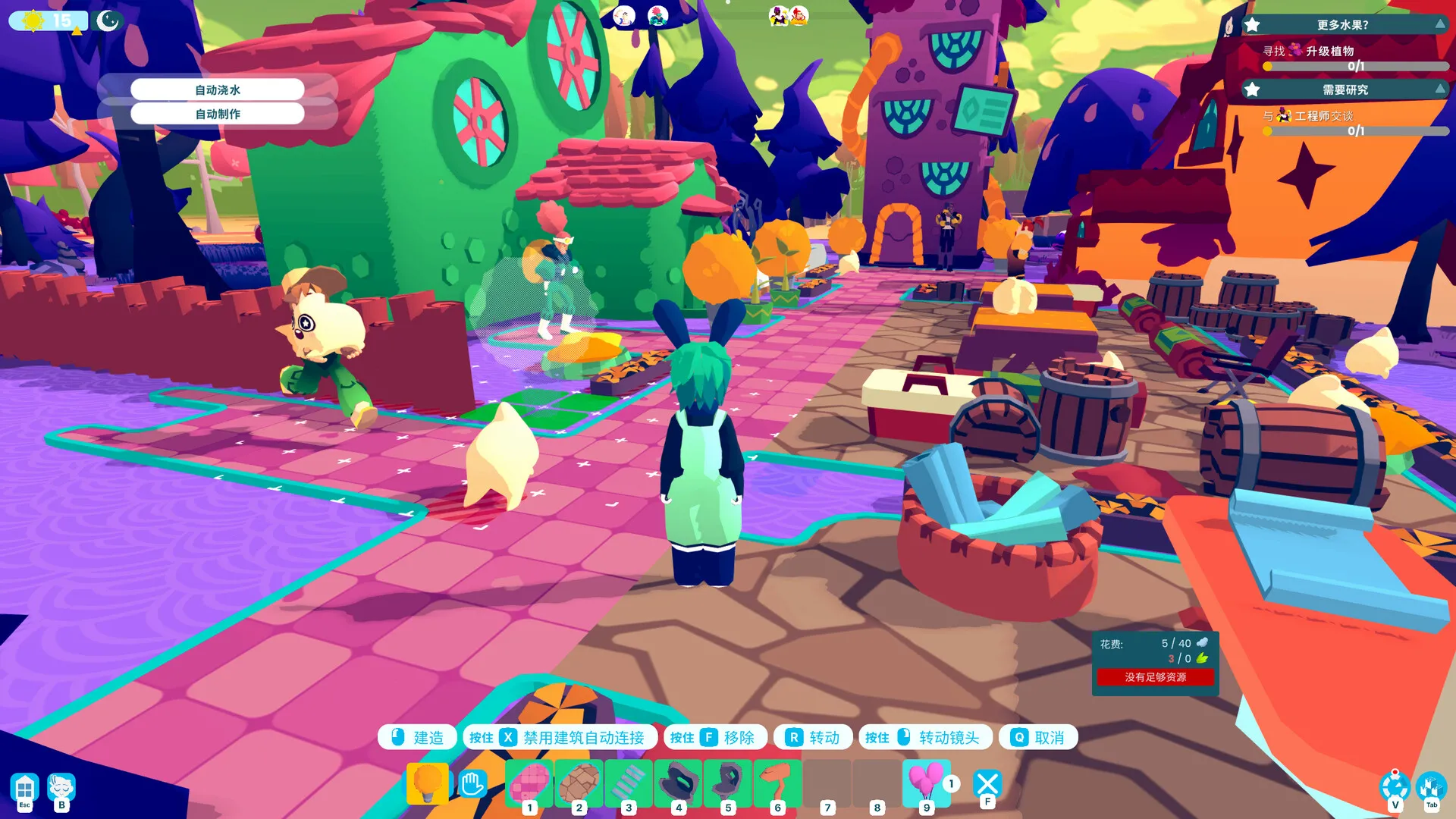The height and width of the screenshot is (819, 1456).
Task: Click the orange lightbulb icon
Action: coord(427,783)
